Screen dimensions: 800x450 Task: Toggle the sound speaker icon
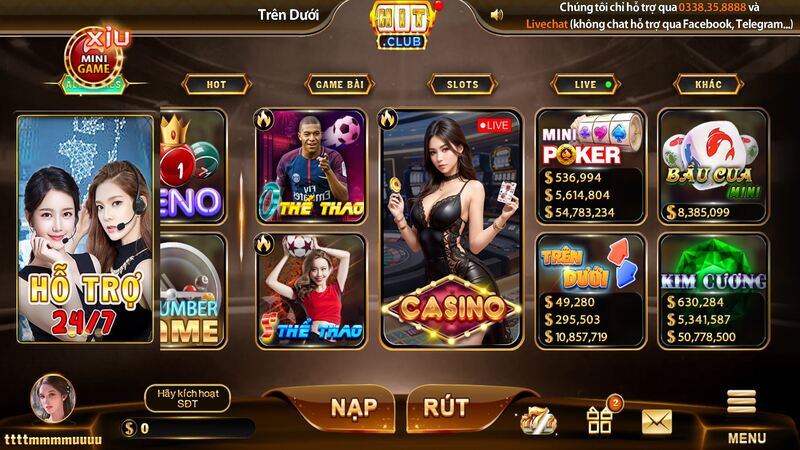point(497,14)
